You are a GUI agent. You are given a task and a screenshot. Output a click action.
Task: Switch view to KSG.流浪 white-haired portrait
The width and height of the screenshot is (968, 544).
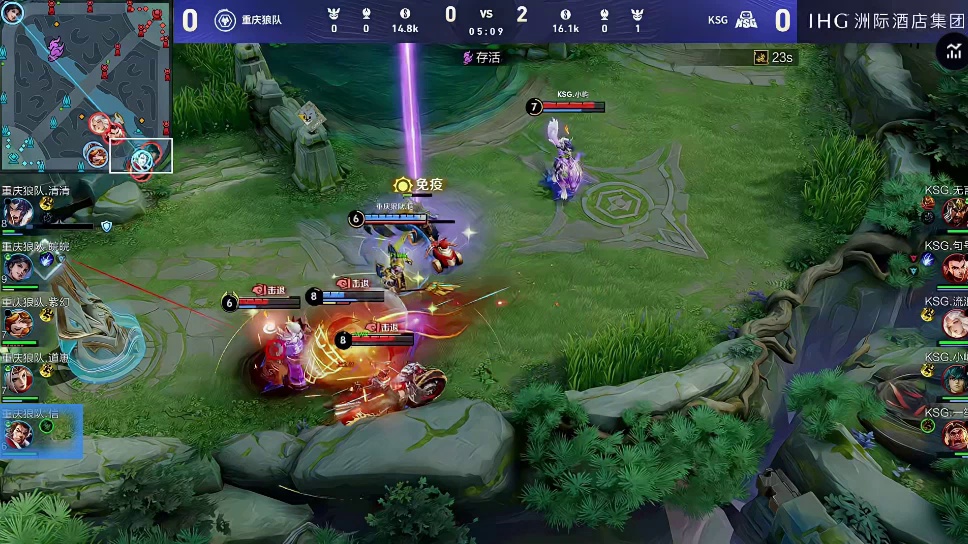tap(953, 322)
